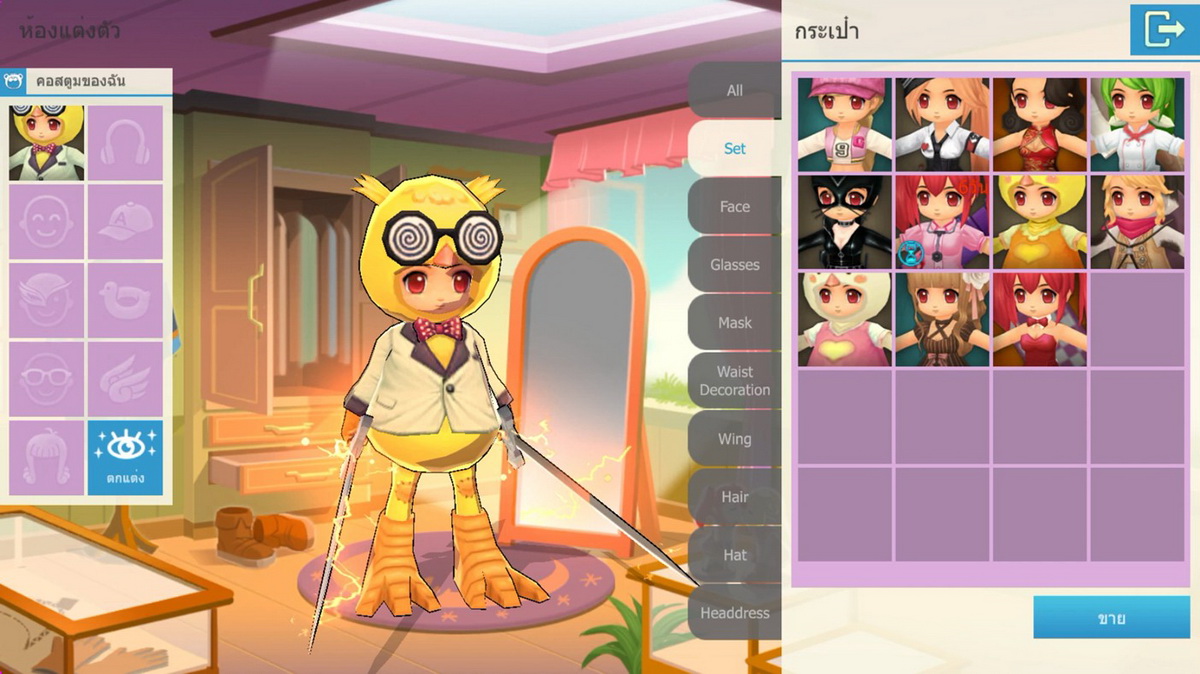The width and height of the screenshot is (1200, 674).
Task: Open the wings equipment slot
Action: coord(125,379)
